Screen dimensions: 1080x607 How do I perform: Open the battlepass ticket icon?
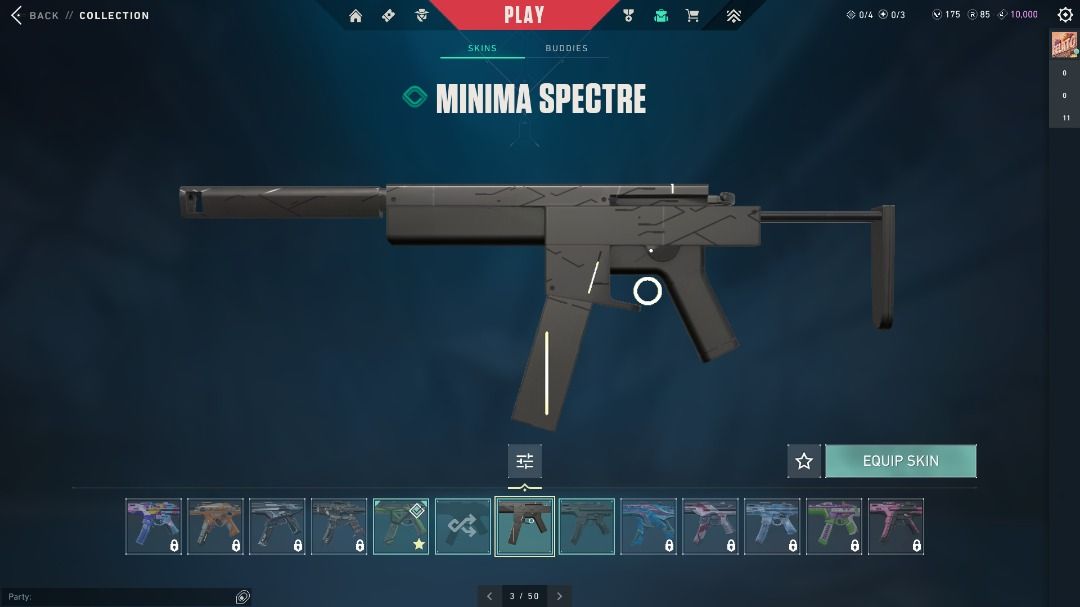coord(389,15)
